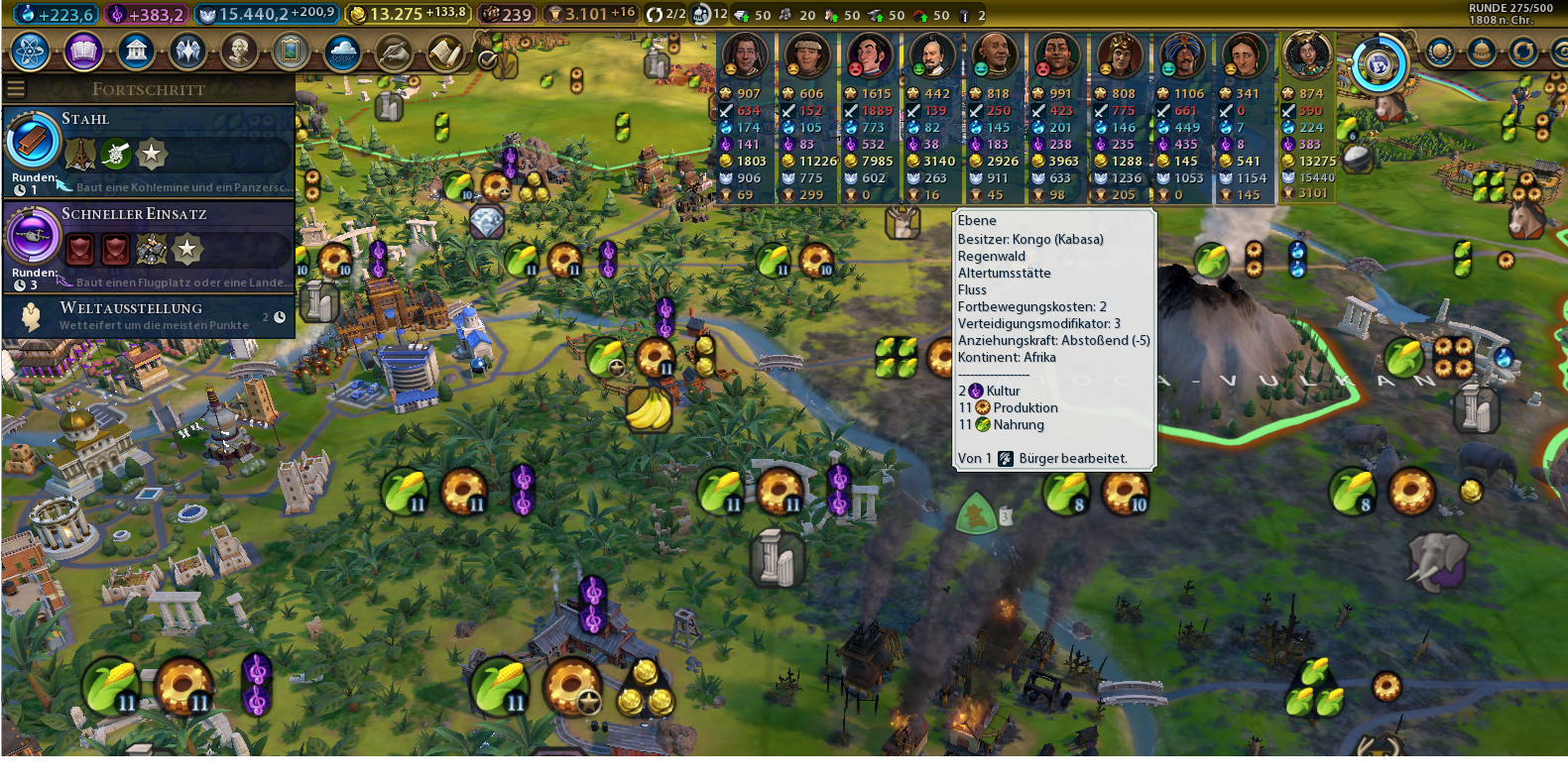Open the civics tree (open book icon)
The width and height of the screenshot is (1568, 784).
point(84,52)
